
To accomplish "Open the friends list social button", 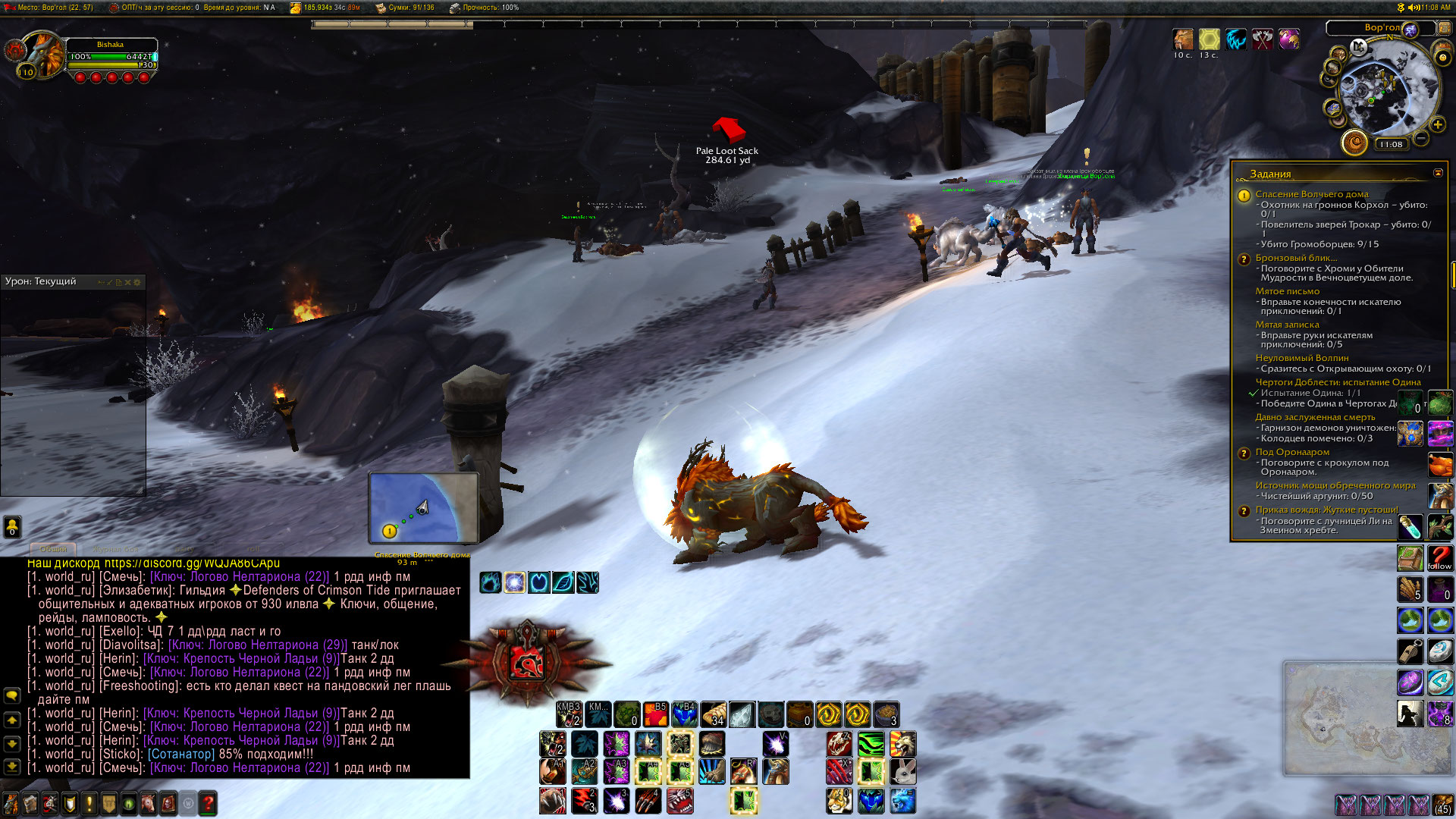I will [x=12, y=526].
